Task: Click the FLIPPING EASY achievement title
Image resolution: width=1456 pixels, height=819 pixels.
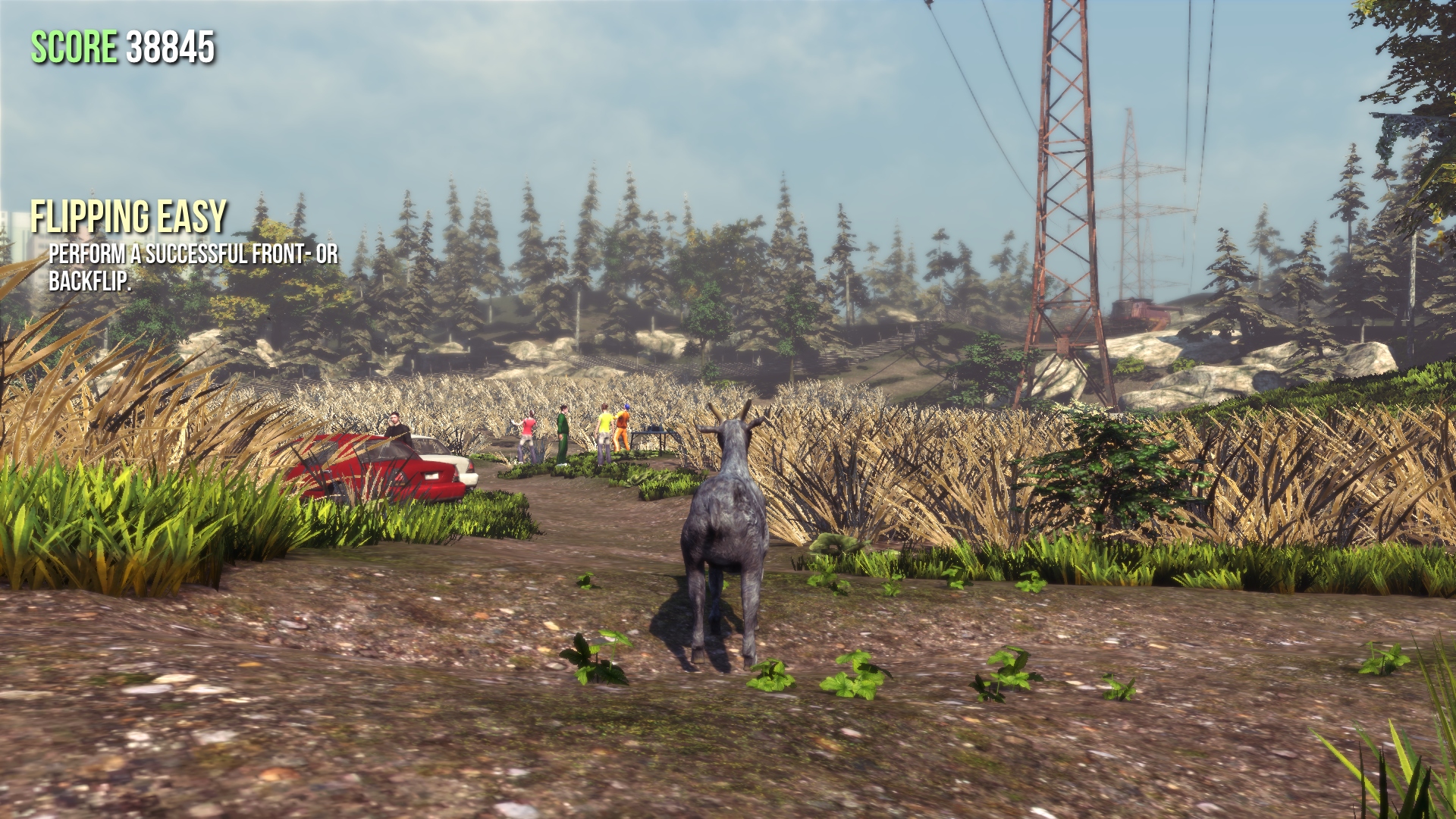Action: [129, 216]
